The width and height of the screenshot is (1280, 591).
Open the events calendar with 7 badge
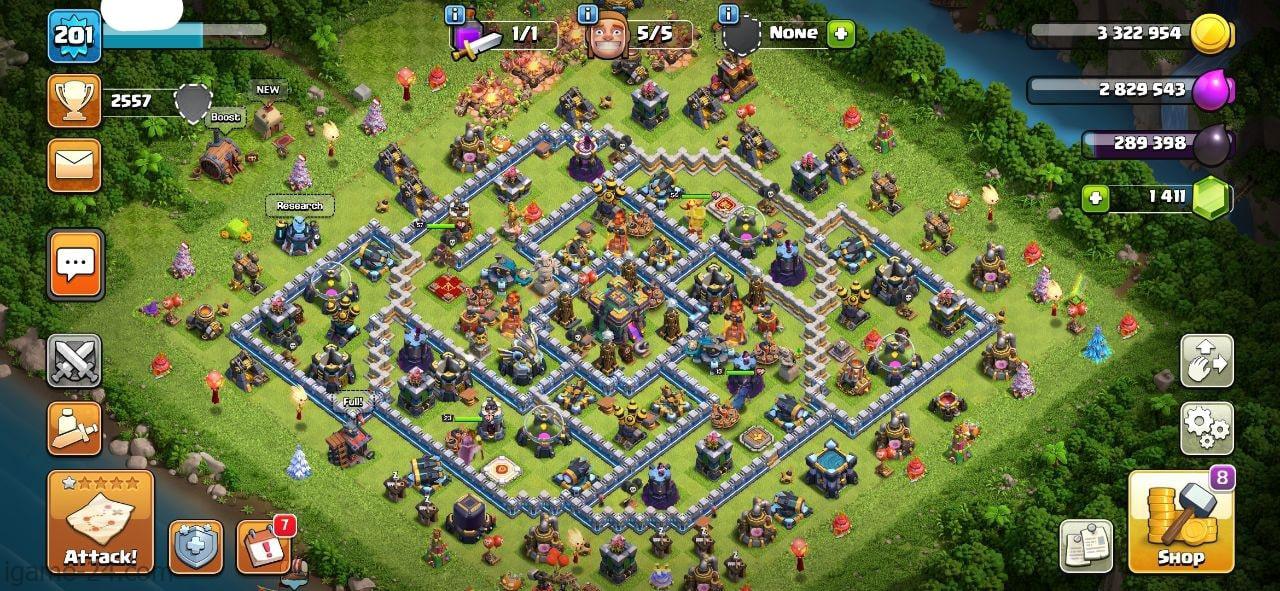[x=264, y=547]
